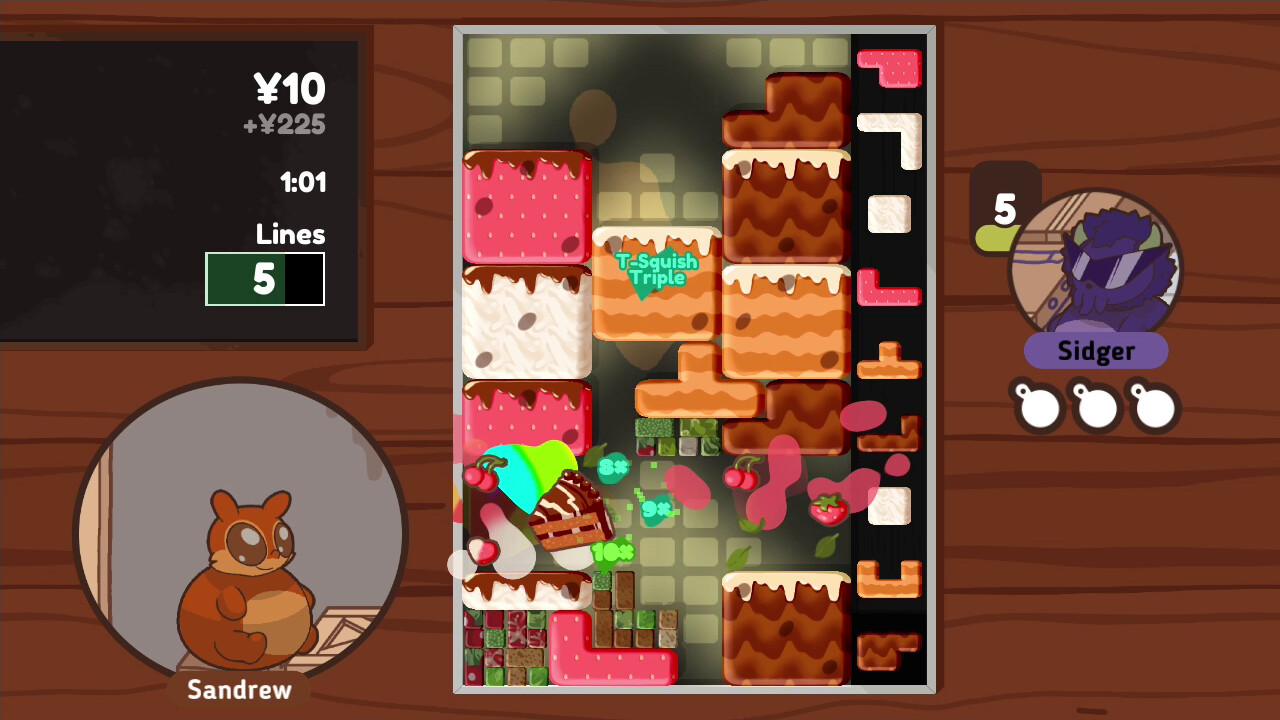The image size is (1280, 720).
Task: Tap the middle bell token below Sidger's name
Action: tap(1095, 406)
